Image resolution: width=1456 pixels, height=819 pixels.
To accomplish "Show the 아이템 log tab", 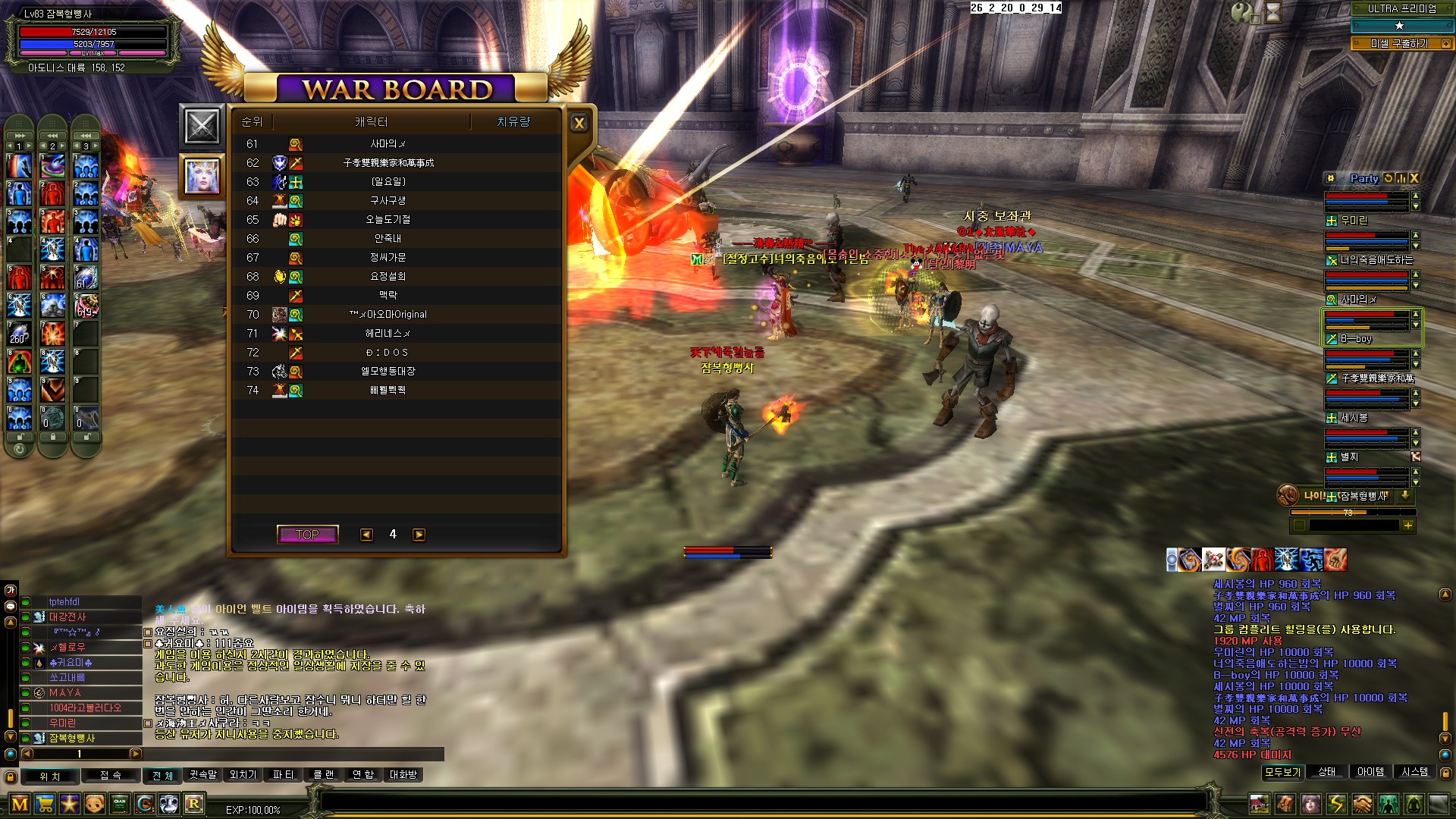I will (1370, 772).
